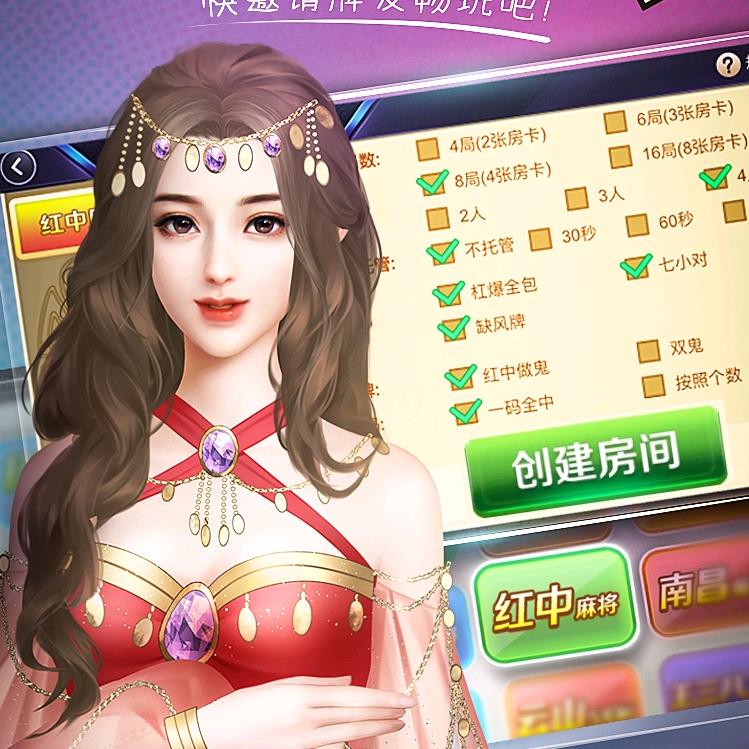This screenshot has width=749, height=749.
Task: Toggle the 红中做鬼 option
Action: pyautogui.click(x=459, y=376)
